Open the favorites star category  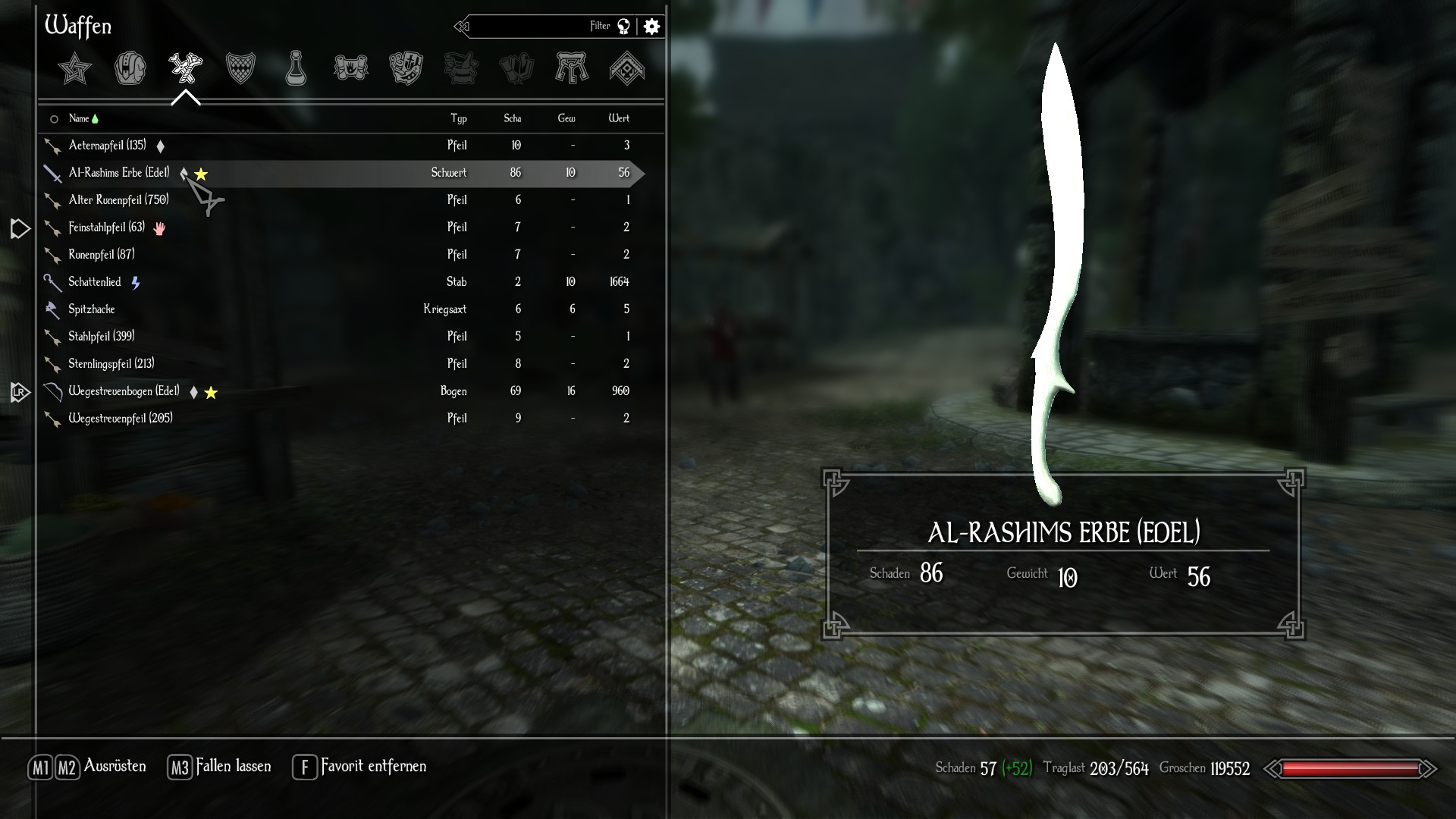(x=75, y=69)
